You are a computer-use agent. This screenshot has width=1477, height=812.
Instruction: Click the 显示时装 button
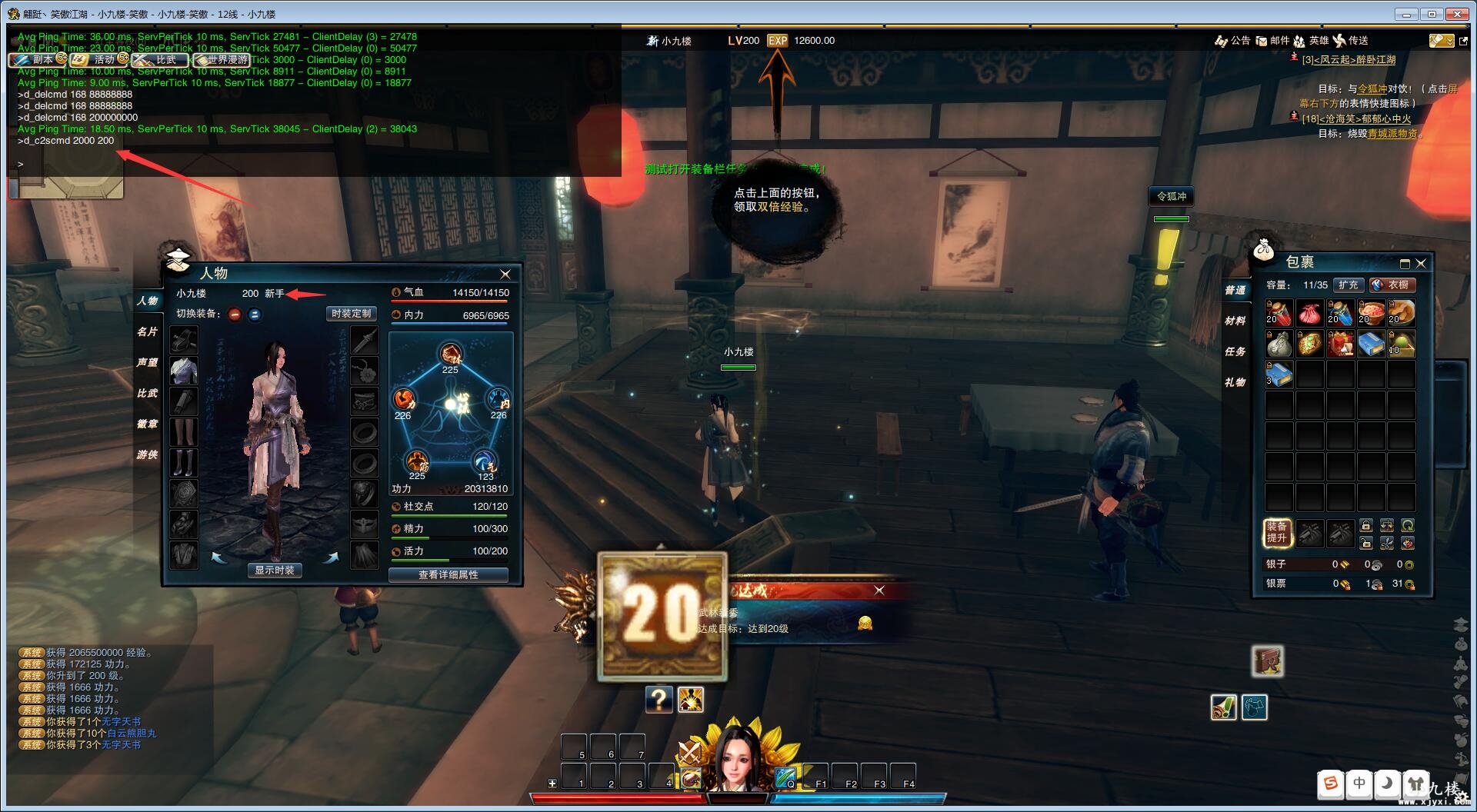click(275, 571)
